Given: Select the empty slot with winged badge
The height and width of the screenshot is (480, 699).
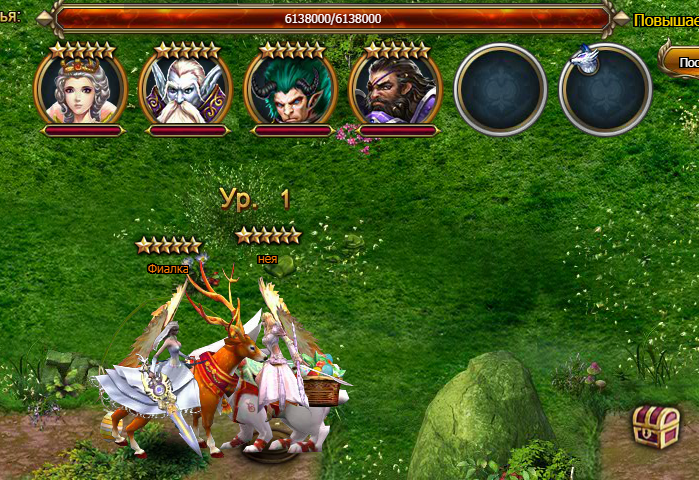Looking at the screenshot, I should click(x=606, y=90).
